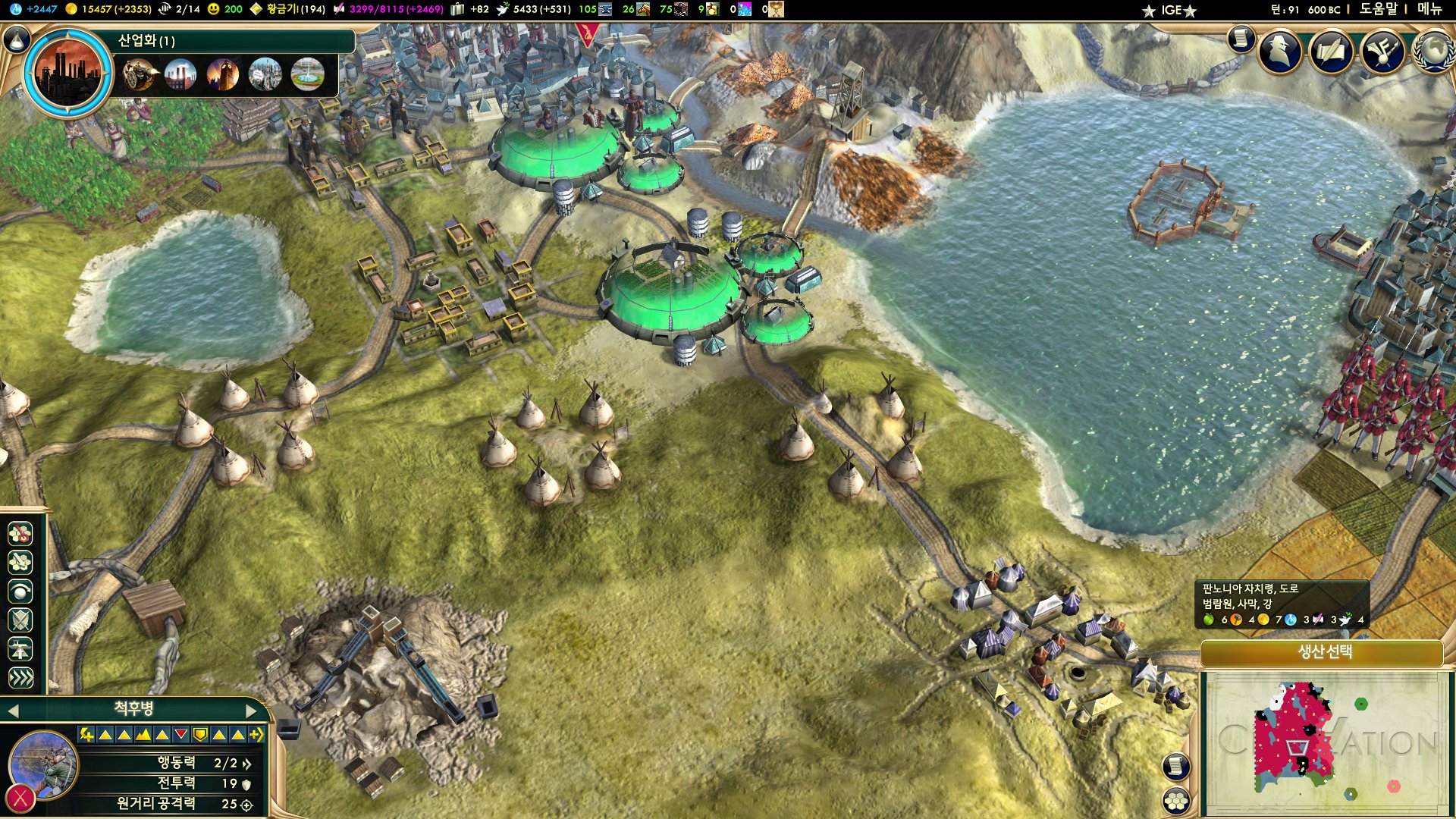Expand more unit actions with chevrons button
The height and width of the screenshot is (819, 1456).
(x=20, y=677)
